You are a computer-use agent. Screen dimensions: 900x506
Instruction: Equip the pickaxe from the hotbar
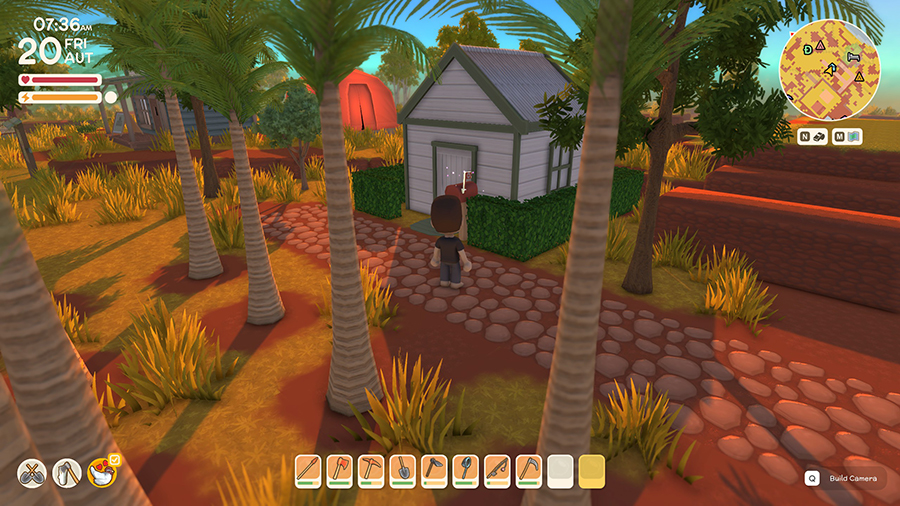pyautogui.click(x=371, y=469)
